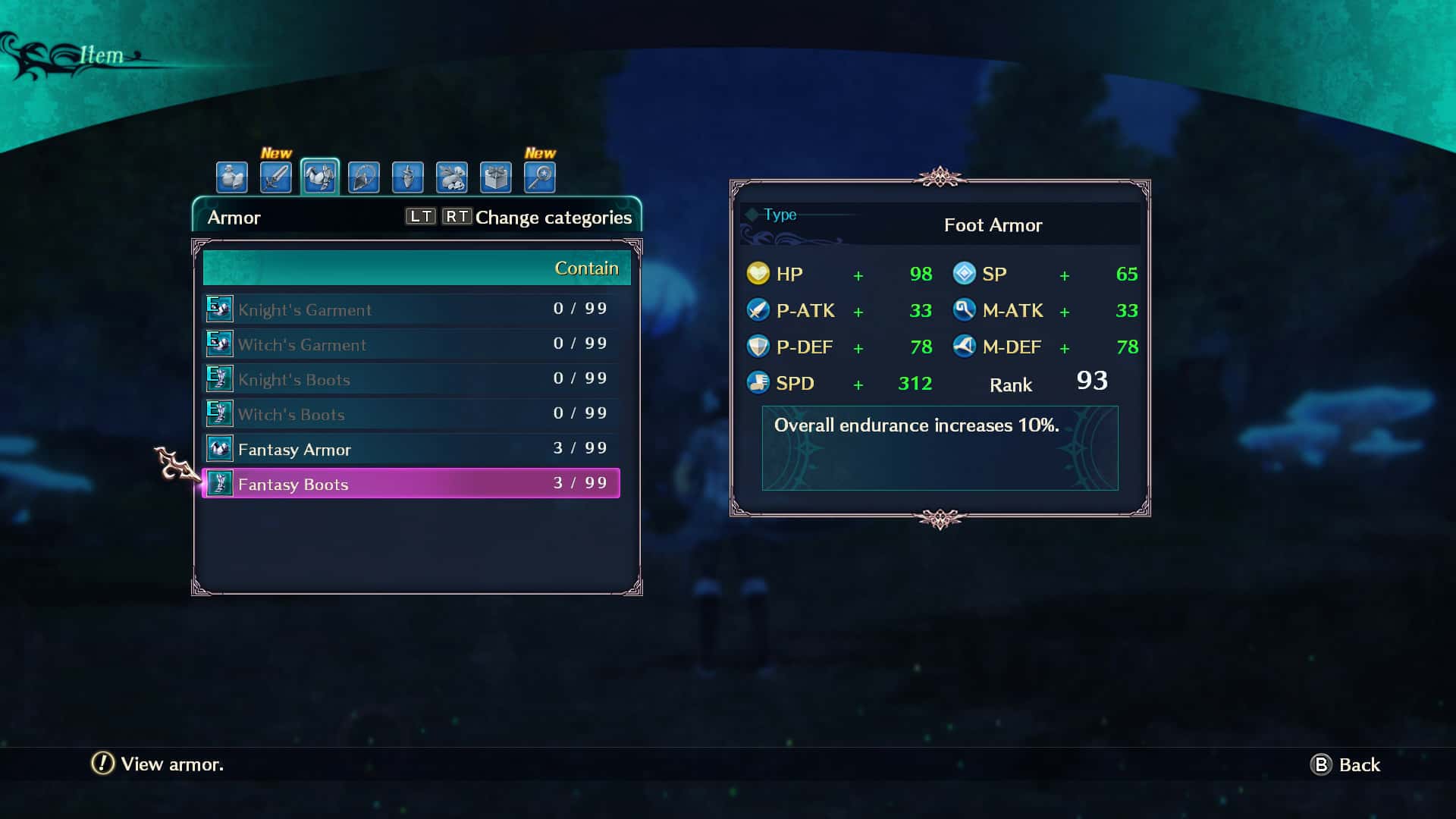Select the Fantasy Boots icon thumbnail

pos(220,484)
